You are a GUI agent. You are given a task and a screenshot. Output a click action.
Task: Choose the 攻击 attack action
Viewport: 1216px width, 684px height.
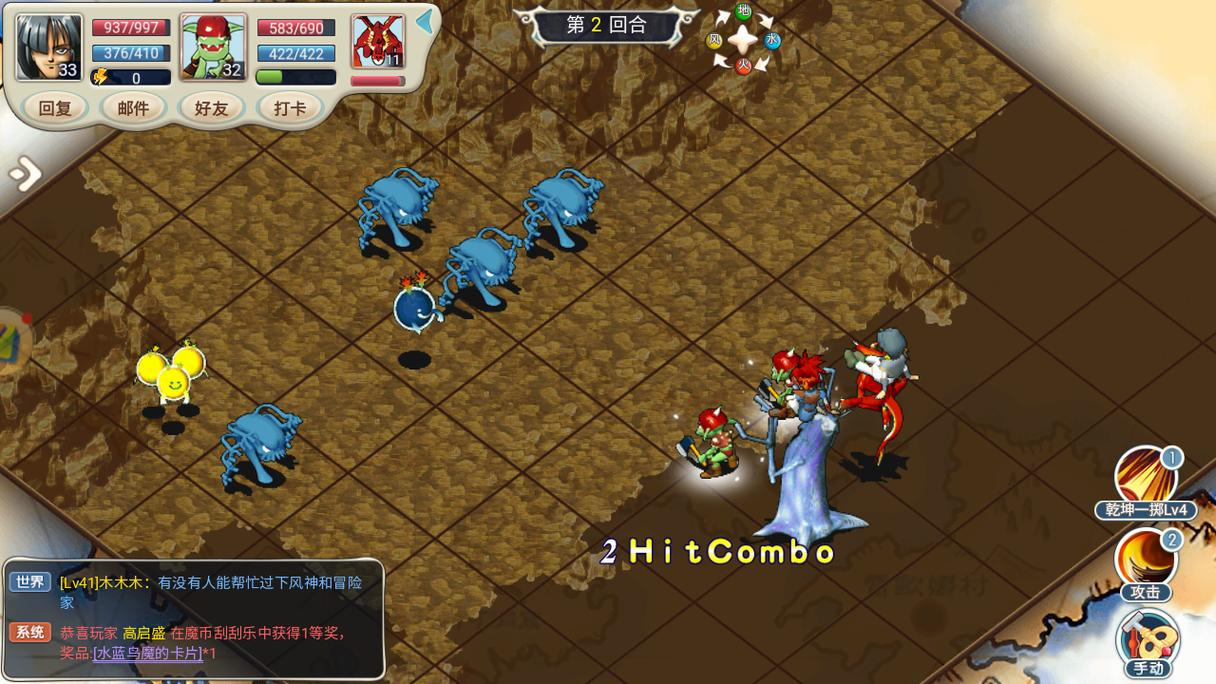1146,560
